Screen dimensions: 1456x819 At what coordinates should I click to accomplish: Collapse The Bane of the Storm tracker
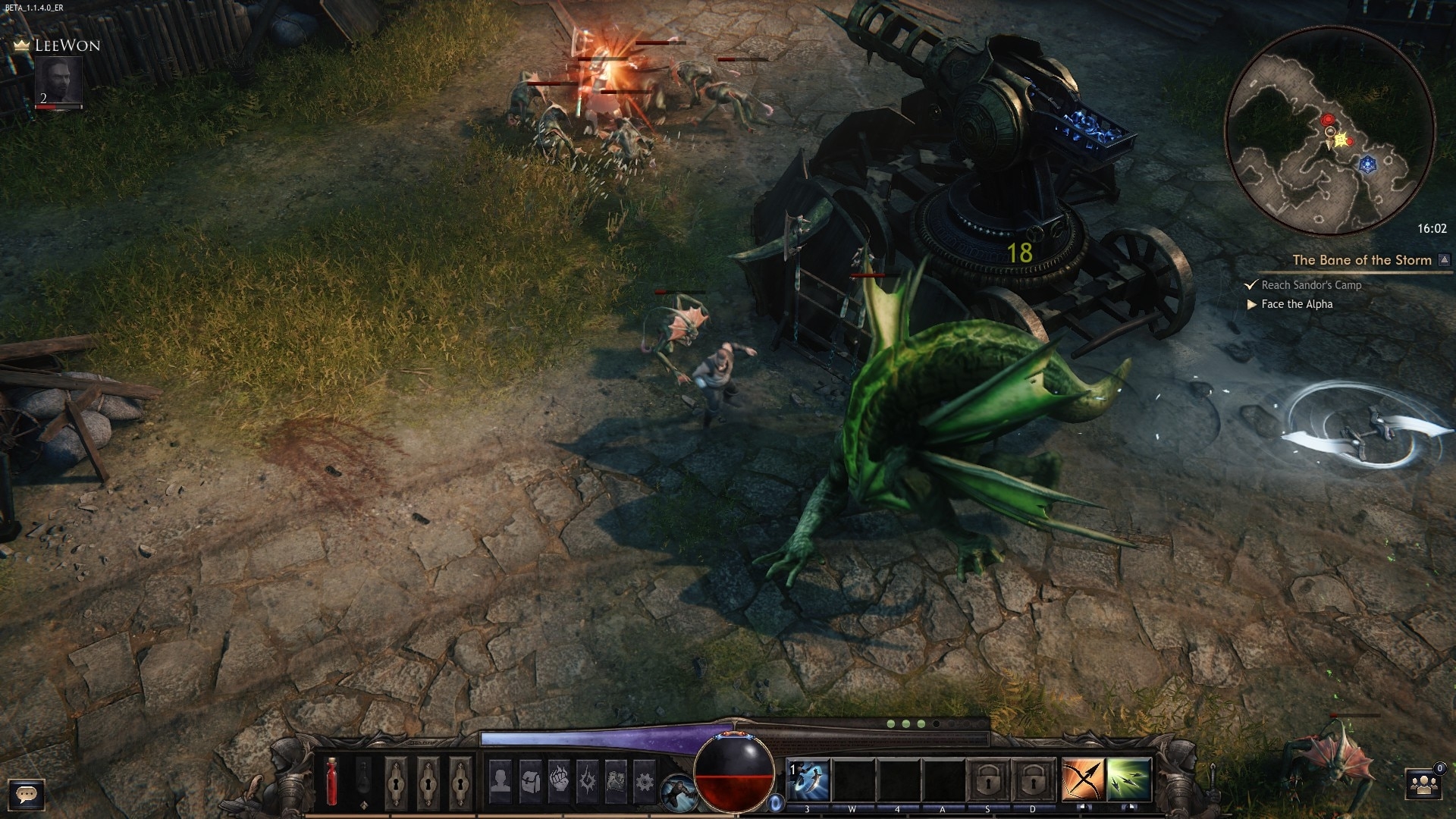click(1445, 260)
